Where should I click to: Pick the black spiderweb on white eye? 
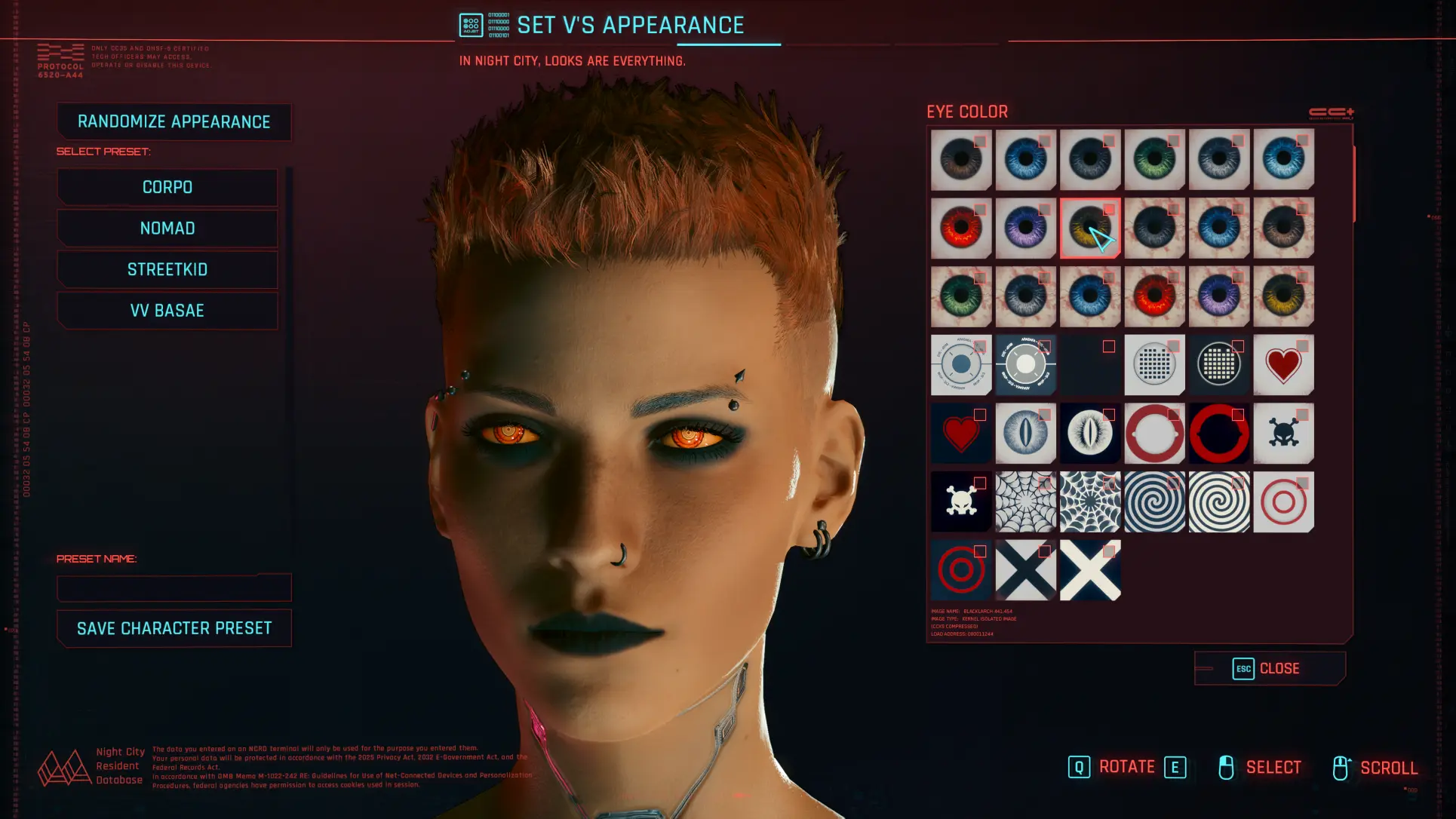click(1025, 502)
